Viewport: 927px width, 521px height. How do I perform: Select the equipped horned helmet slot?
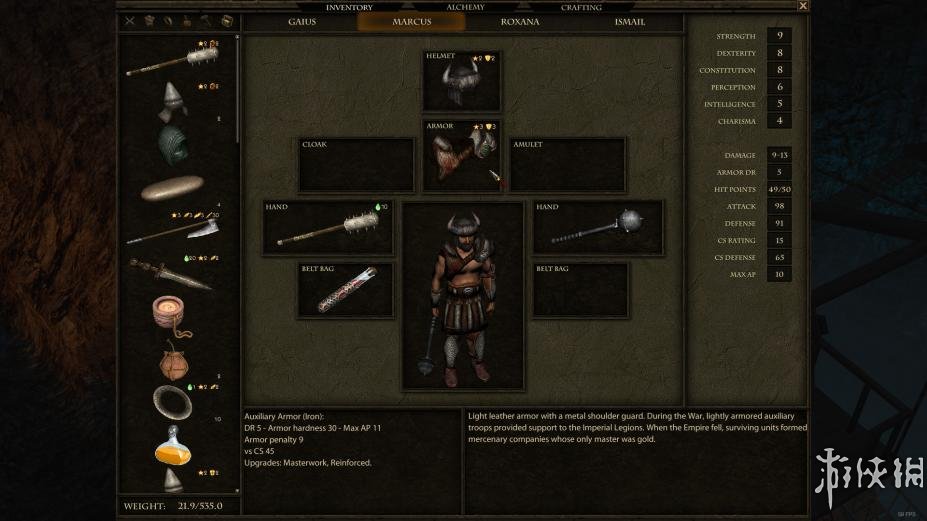[461, 82]
